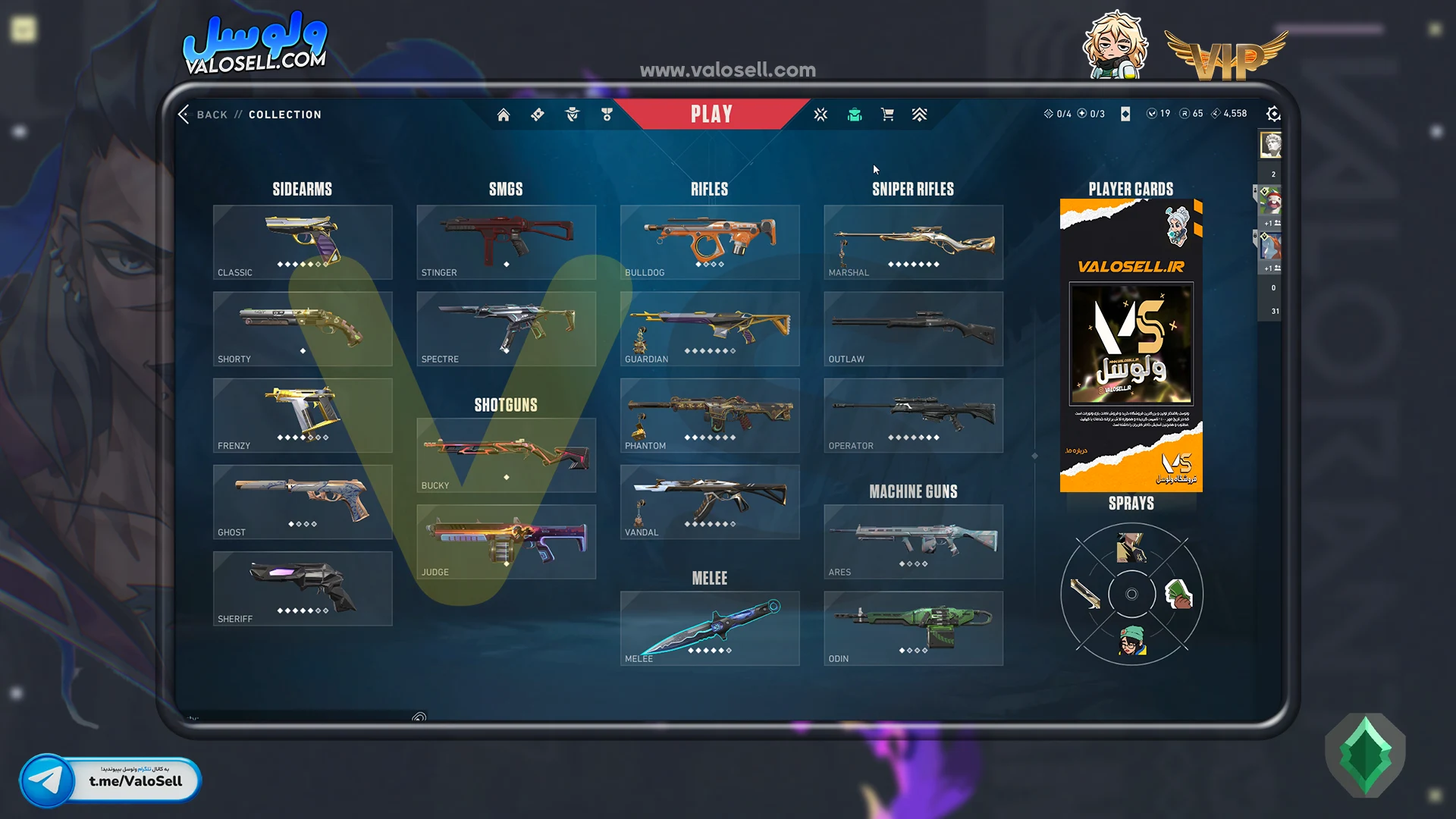The image size is (1456, 819).
Task: Choose the Phantom rifle tile
Action: (709, 415)
